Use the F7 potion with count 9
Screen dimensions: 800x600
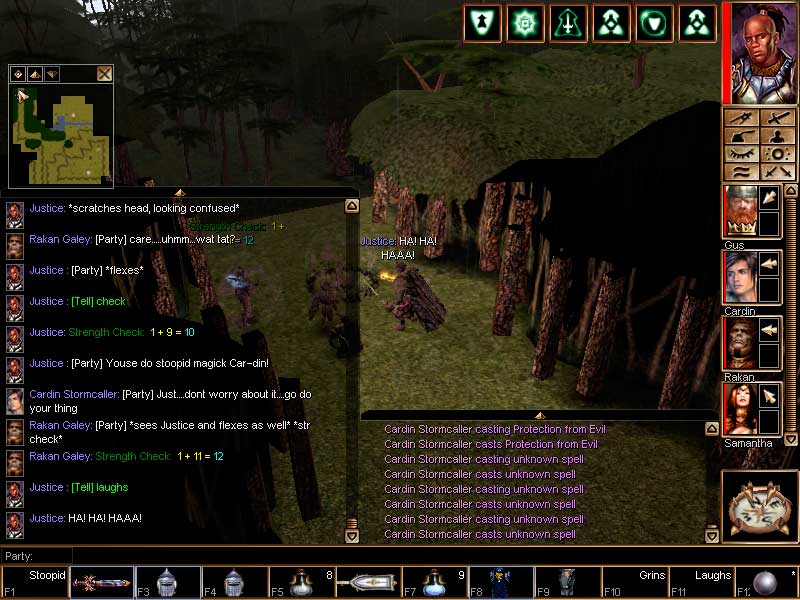click(x=434, y=582)
